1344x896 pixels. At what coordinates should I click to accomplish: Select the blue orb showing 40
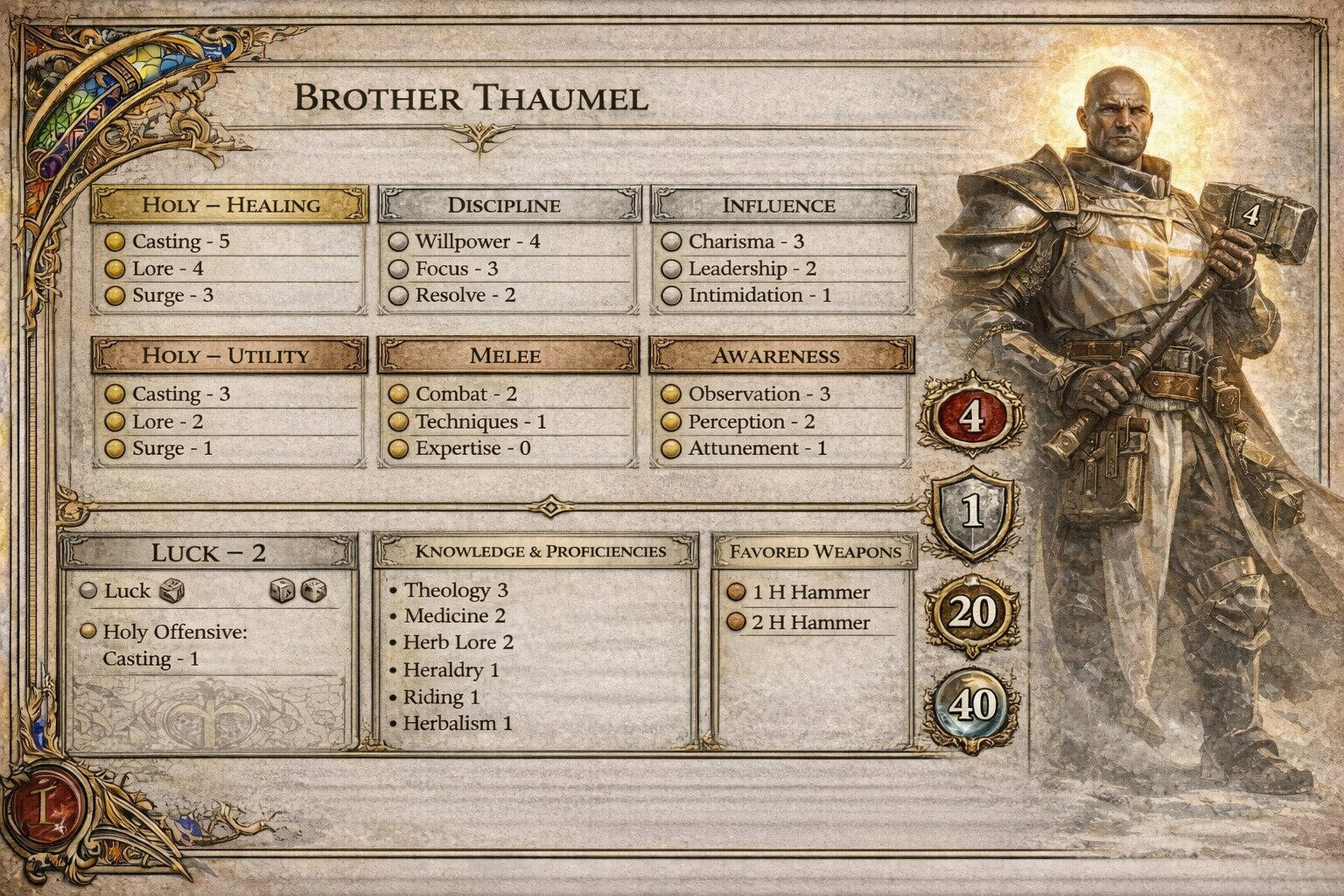[972, 705]
